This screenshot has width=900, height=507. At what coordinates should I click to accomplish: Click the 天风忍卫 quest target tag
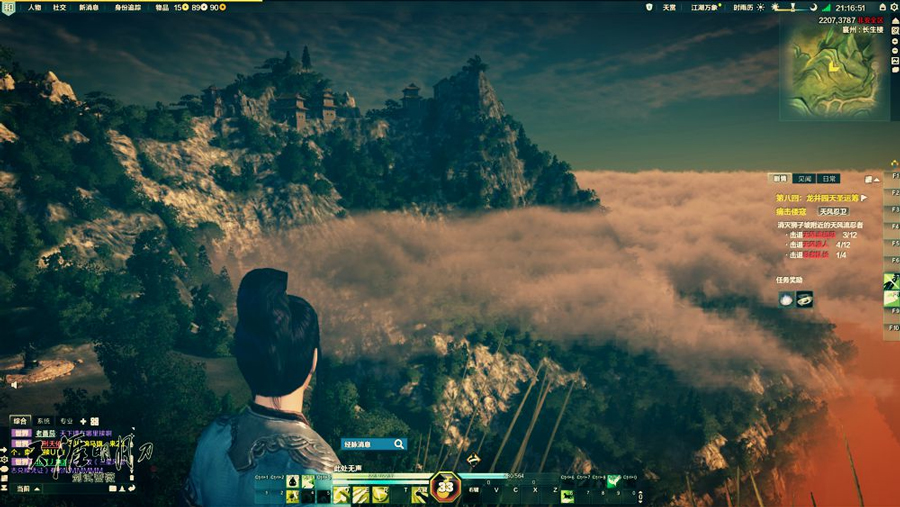coord(833,212)
